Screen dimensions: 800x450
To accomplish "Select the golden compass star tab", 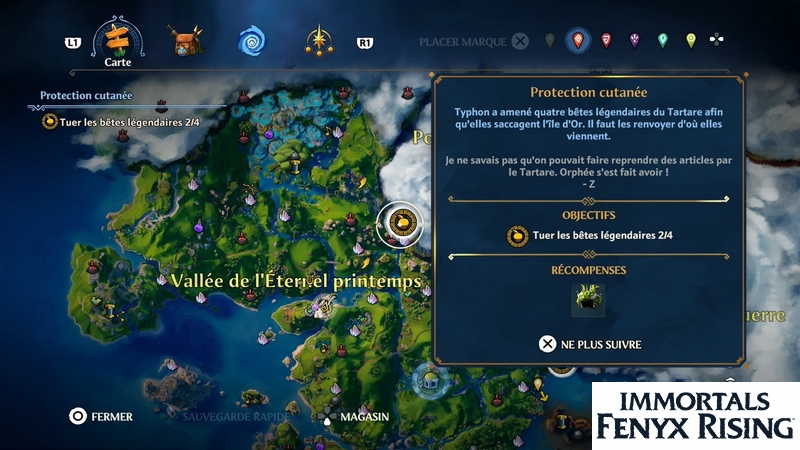I will point(320,41).
